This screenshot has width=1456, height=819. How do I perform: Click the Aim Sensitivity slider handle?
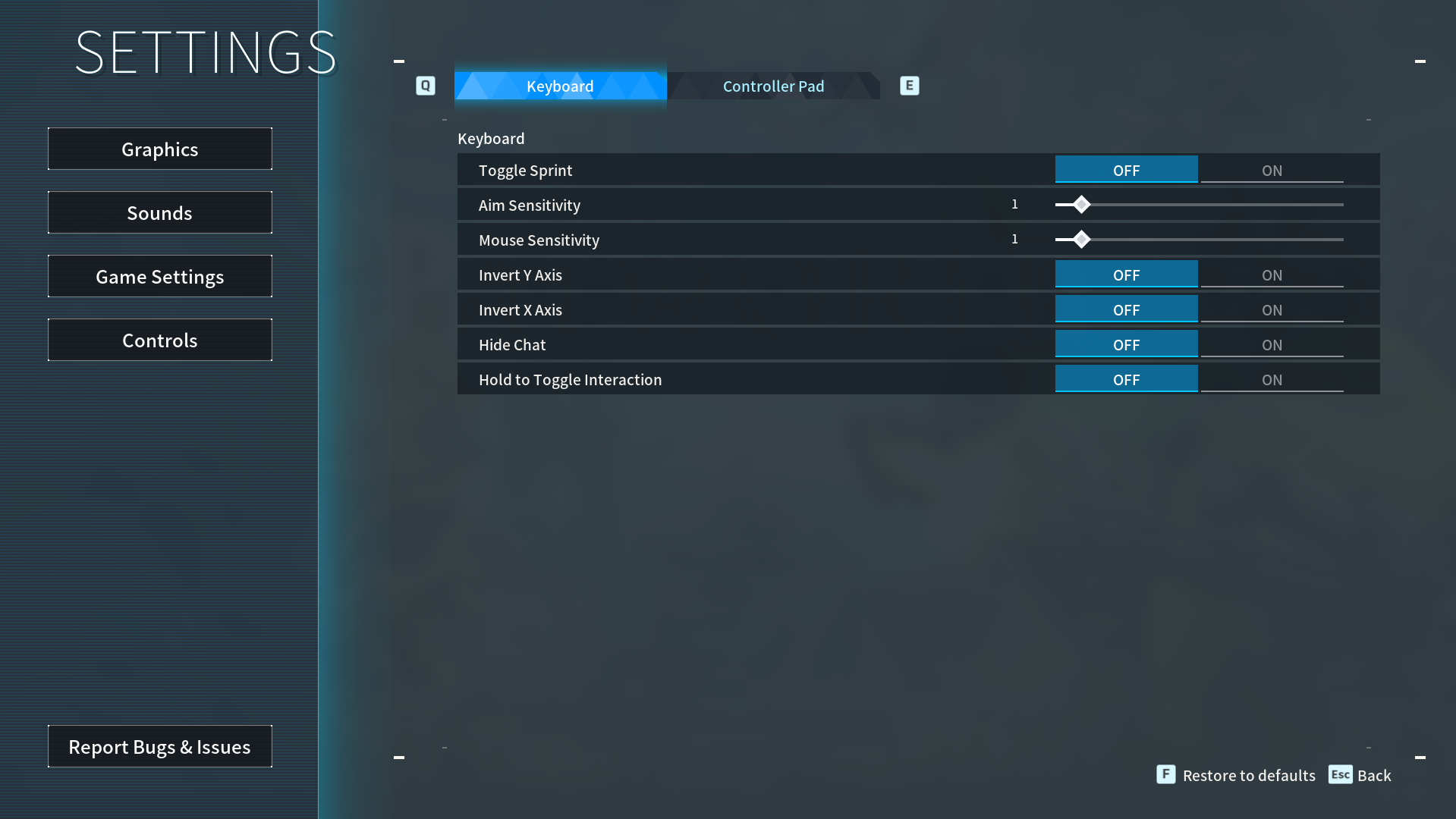point(1080,204)
